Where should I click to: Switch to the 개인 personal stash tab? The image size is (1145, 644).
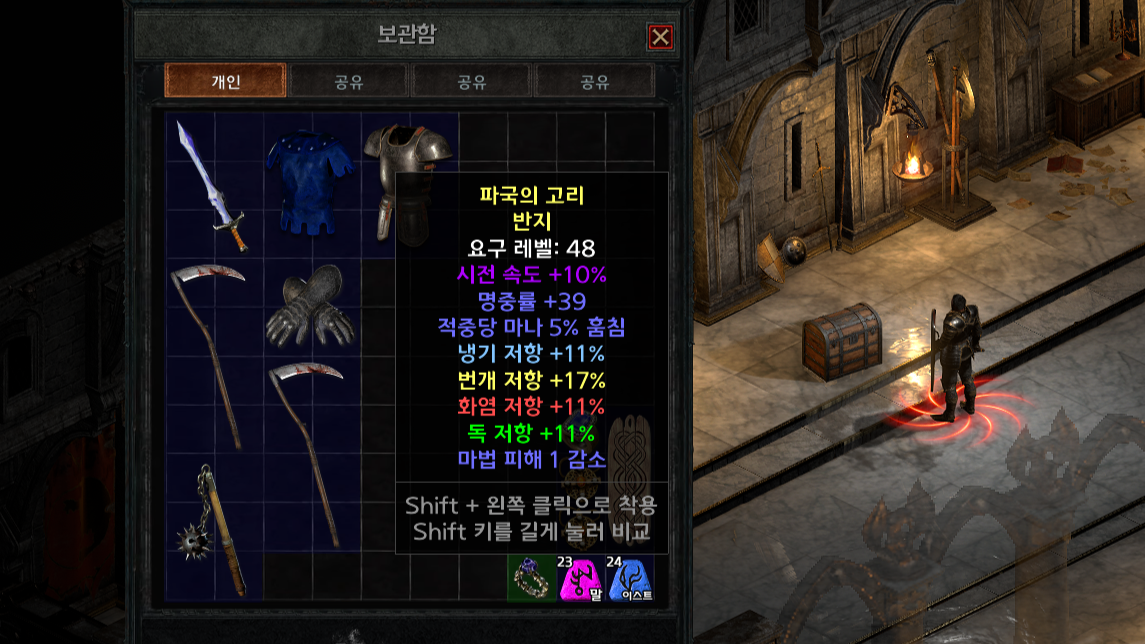pyautogui.click(x=225, y=81)
